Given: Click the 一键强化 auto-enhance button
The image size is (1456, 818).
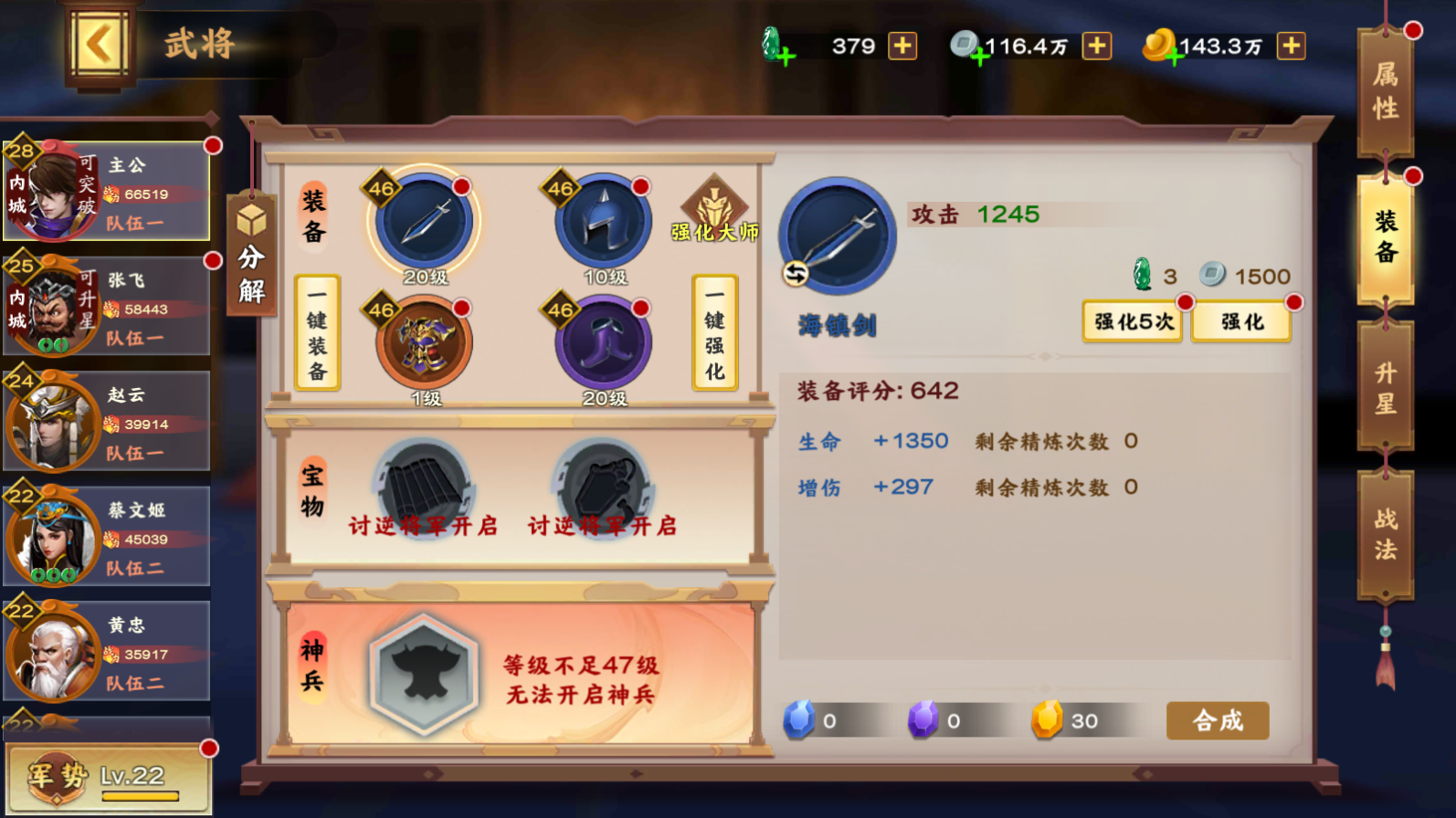Looking at the screenshot, I should 714,332.
